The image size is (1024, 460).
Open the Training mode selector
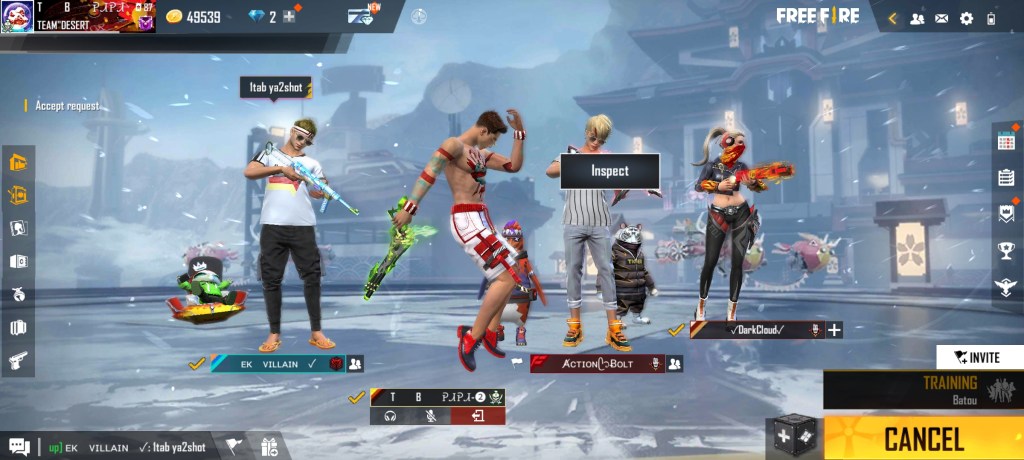point(923,389)
